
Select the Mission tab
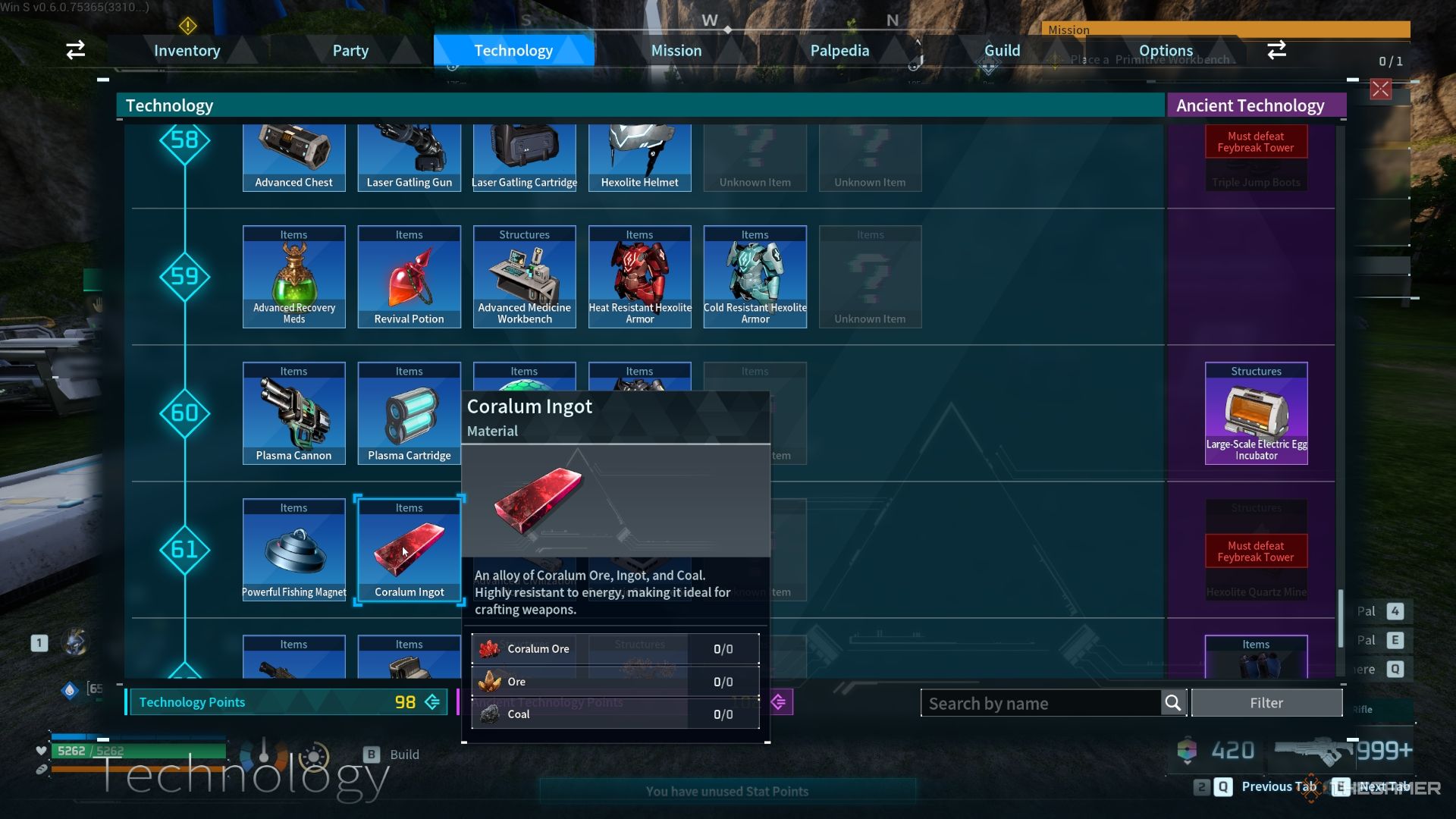click(x=676, y=51)
